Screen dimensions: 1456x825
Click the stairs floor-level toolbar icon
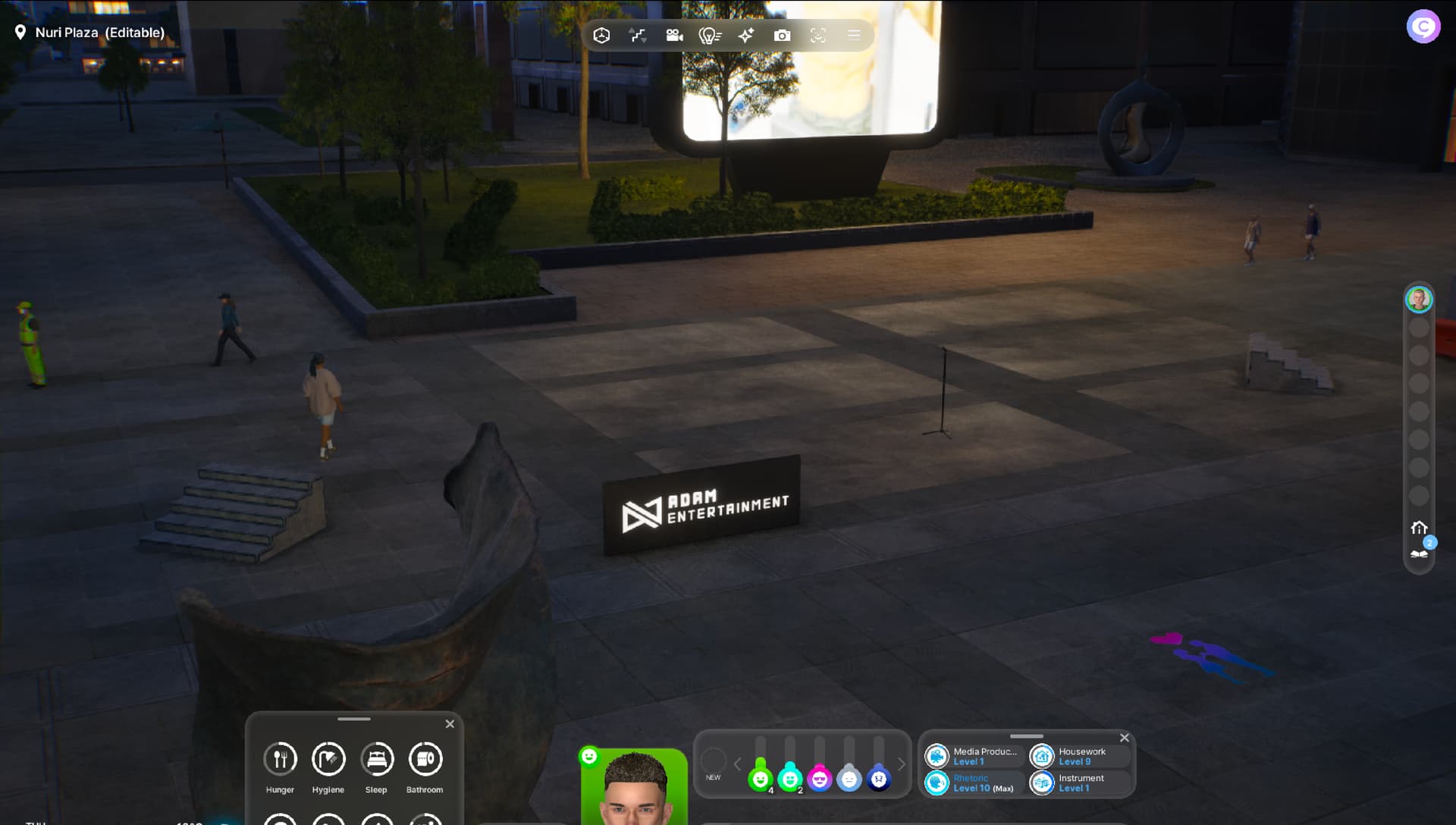[x=638, y=36]
